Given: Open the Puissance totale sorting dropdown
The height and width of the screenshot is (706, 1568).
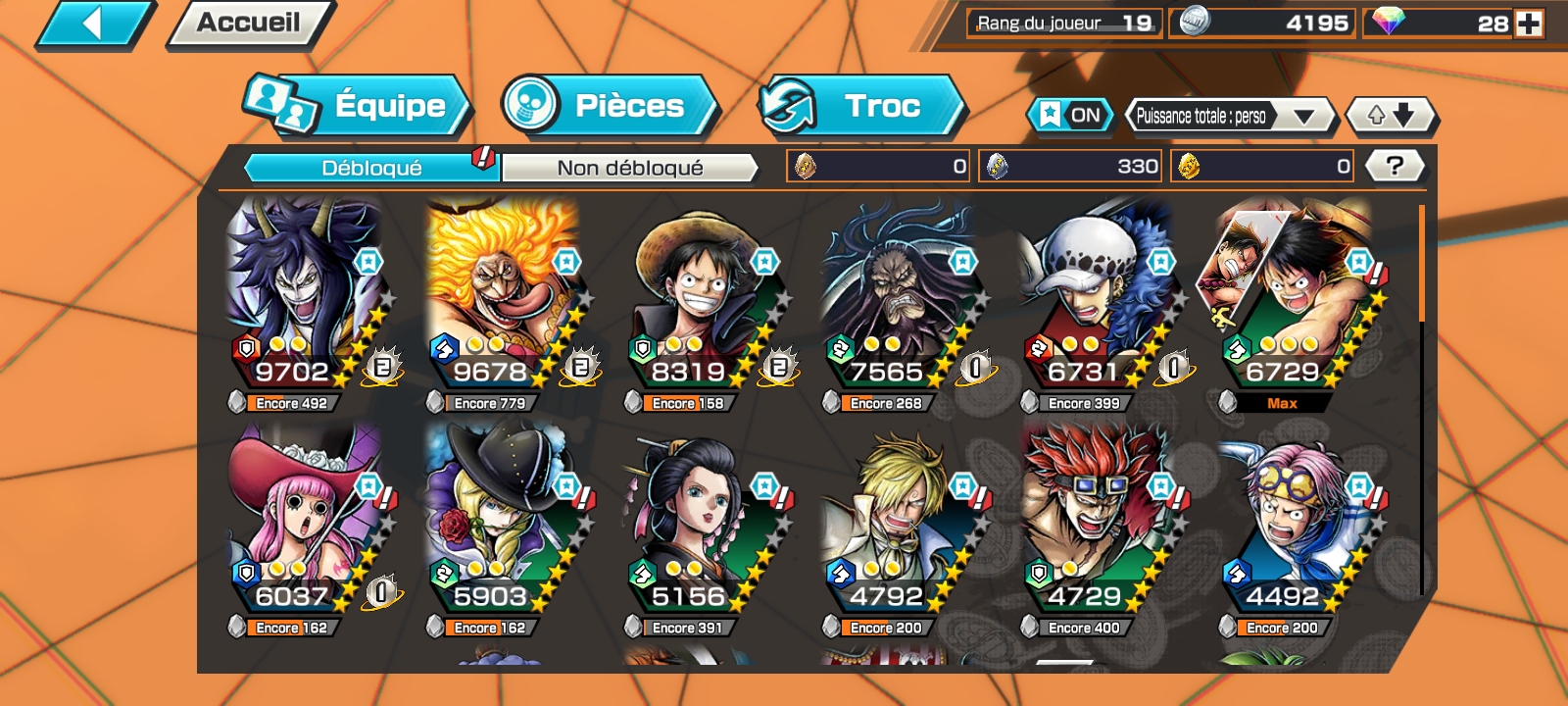Looking at the screenshot, I should pos(1228,115).
